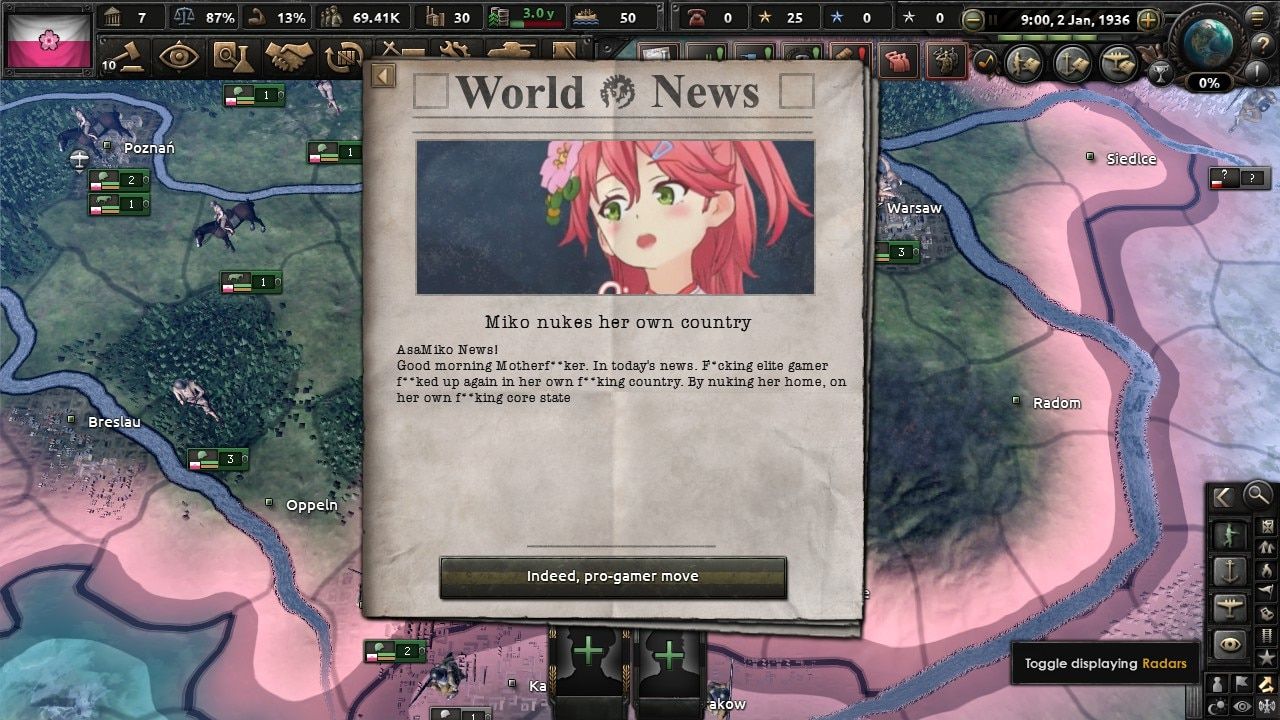Select the naval map mode anchor icon
This screenshot has height=720, width=1280.
1229,570
